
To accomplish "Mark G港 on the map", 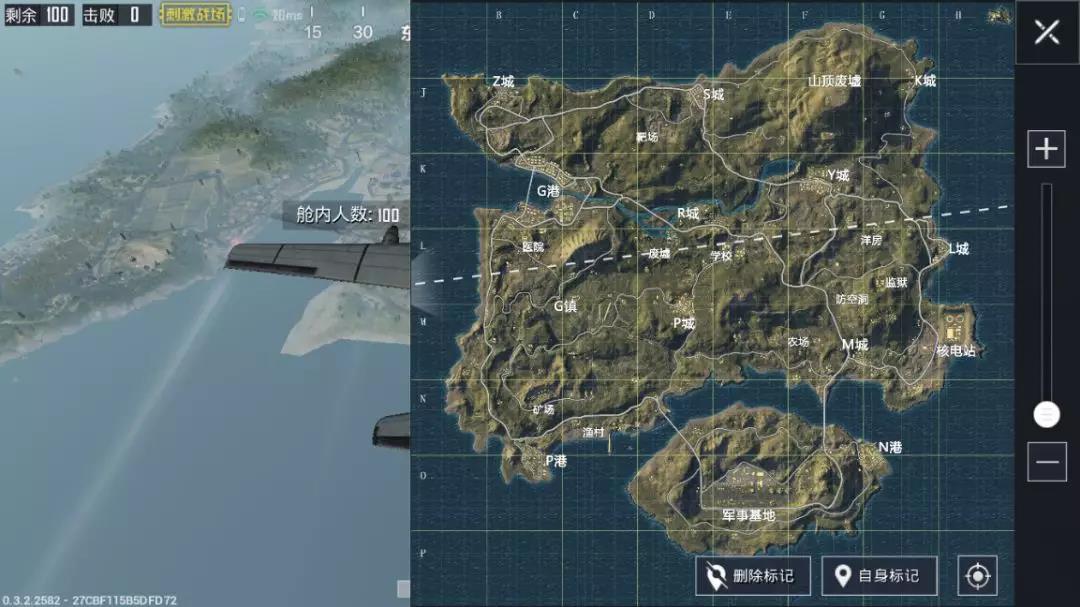I will [x=548, y=191].
